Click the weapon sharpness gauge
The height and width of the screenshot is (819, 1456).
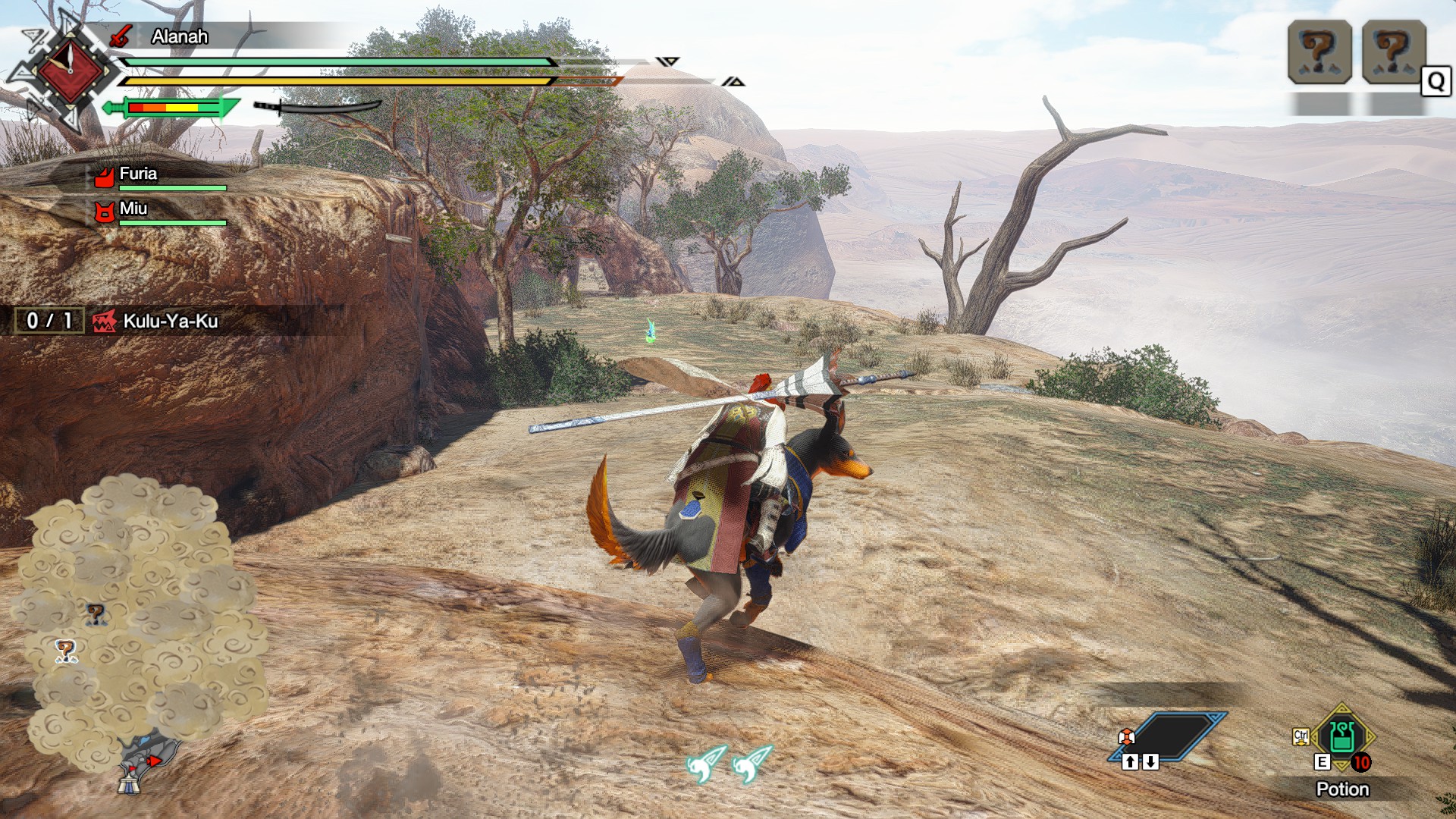171,108
